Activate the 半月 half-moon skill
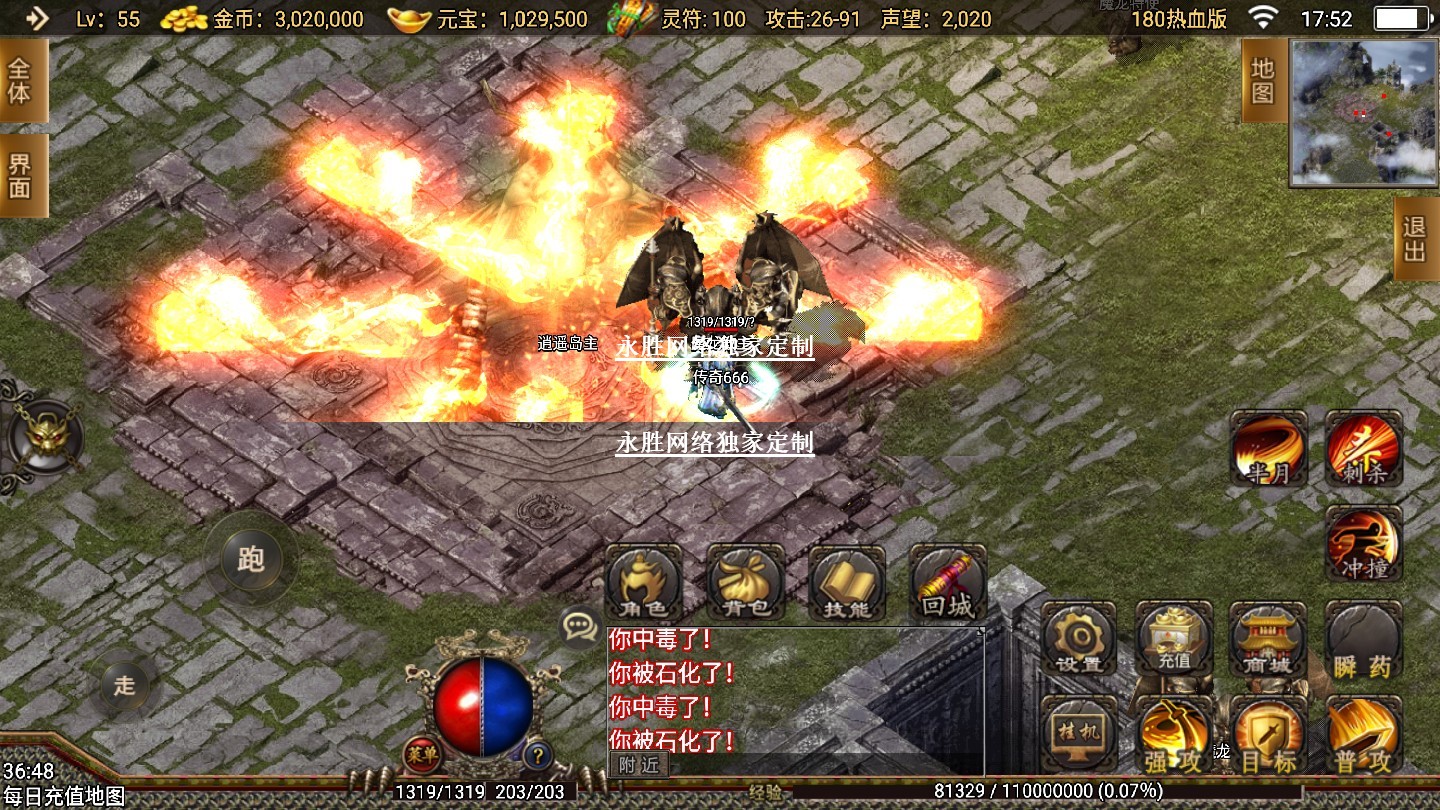1440x810 pixels. point(1269,449)
